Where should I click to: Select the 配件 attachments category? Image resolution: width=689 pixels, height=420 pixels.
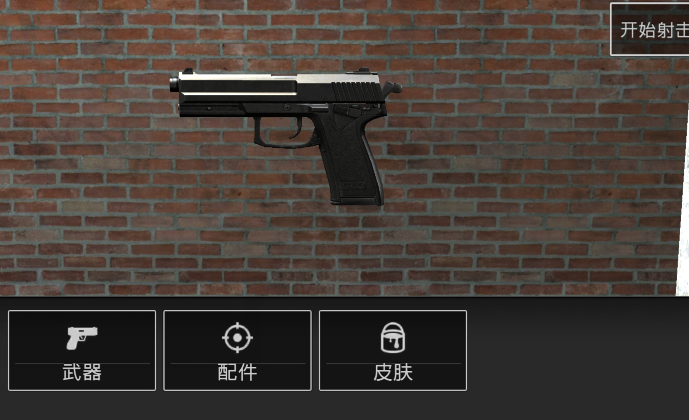[x=237, y=350]
